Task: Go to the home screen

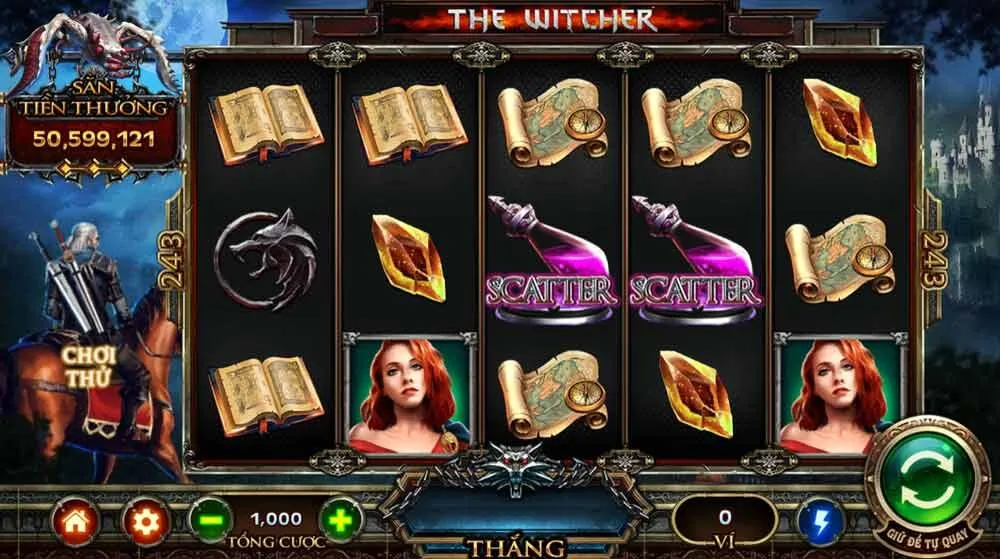Action: 76,521
